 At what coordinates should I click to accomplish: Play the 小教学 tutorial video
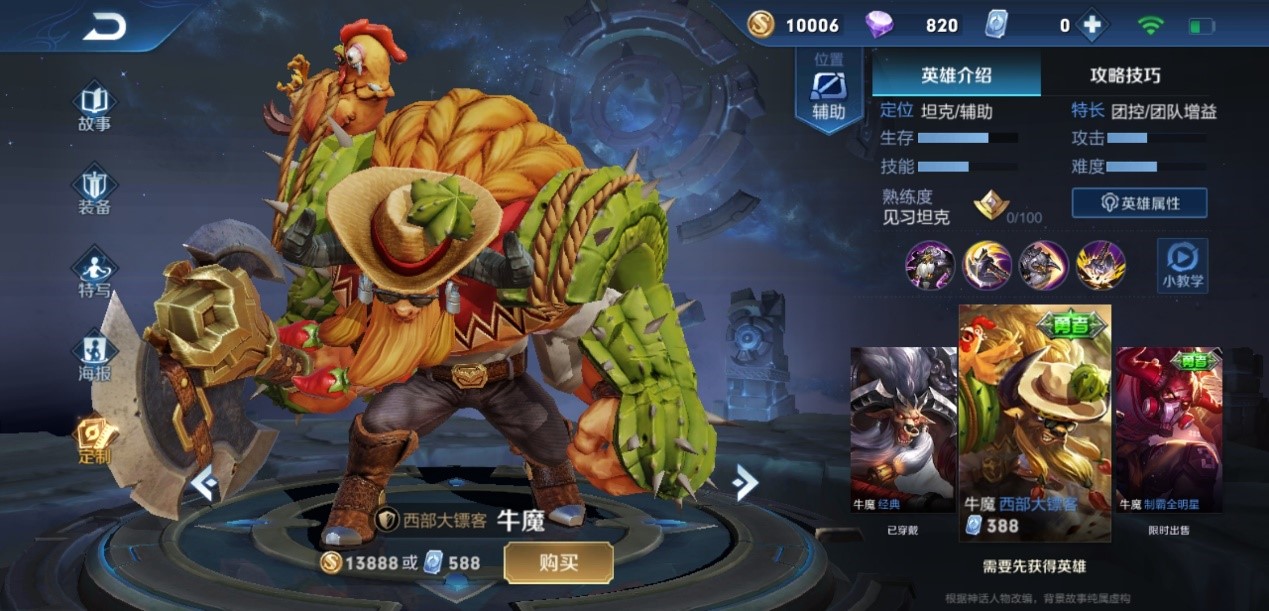pos(1182,265)
